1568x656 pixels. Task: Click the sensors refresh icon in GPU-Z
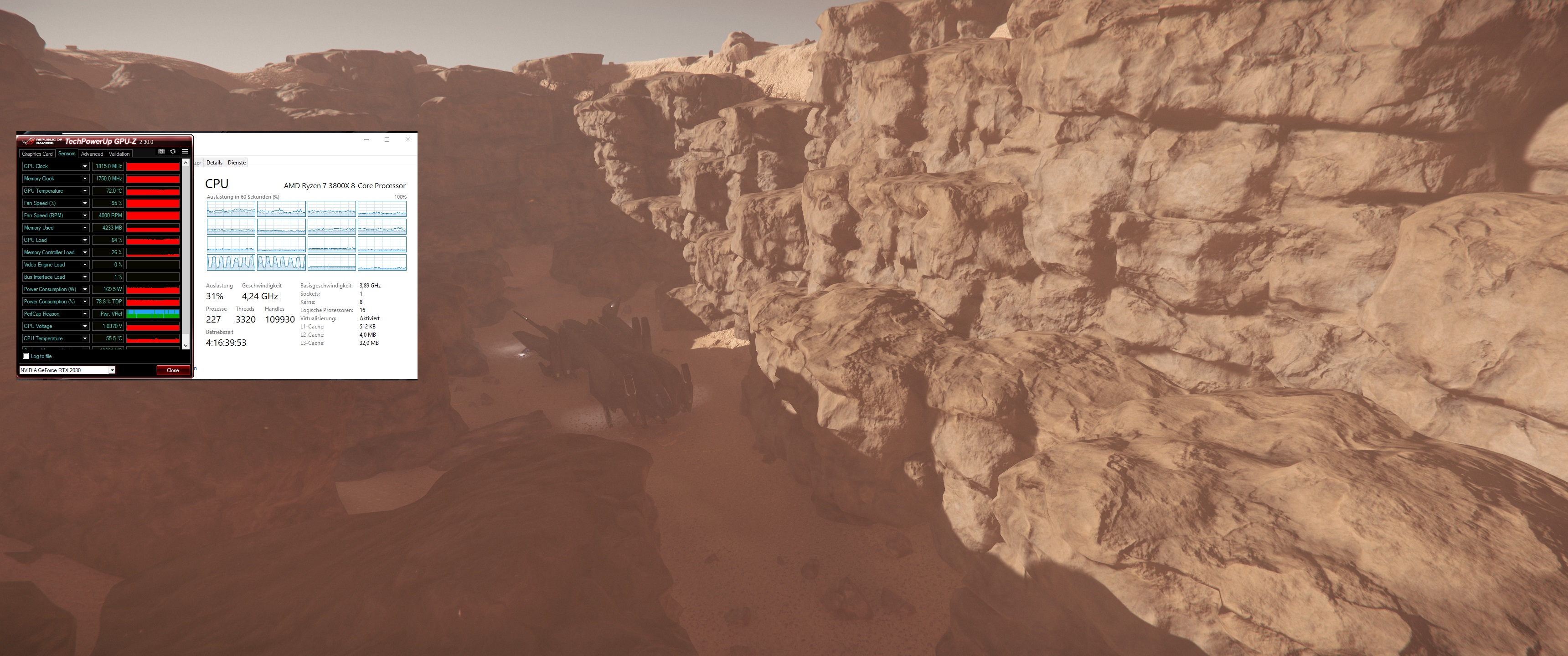pos(174,152)
